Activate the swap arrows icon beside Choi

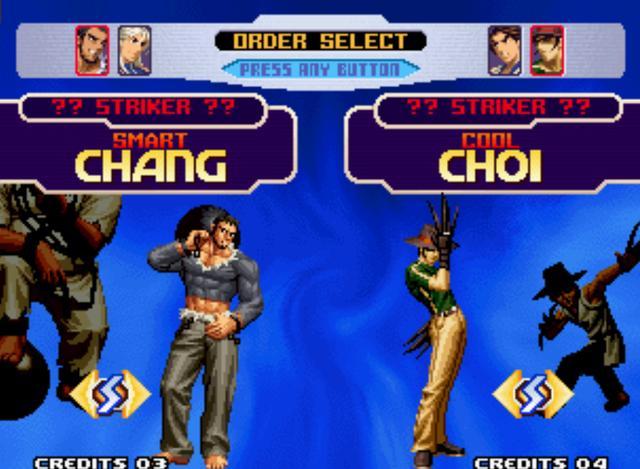532,394
